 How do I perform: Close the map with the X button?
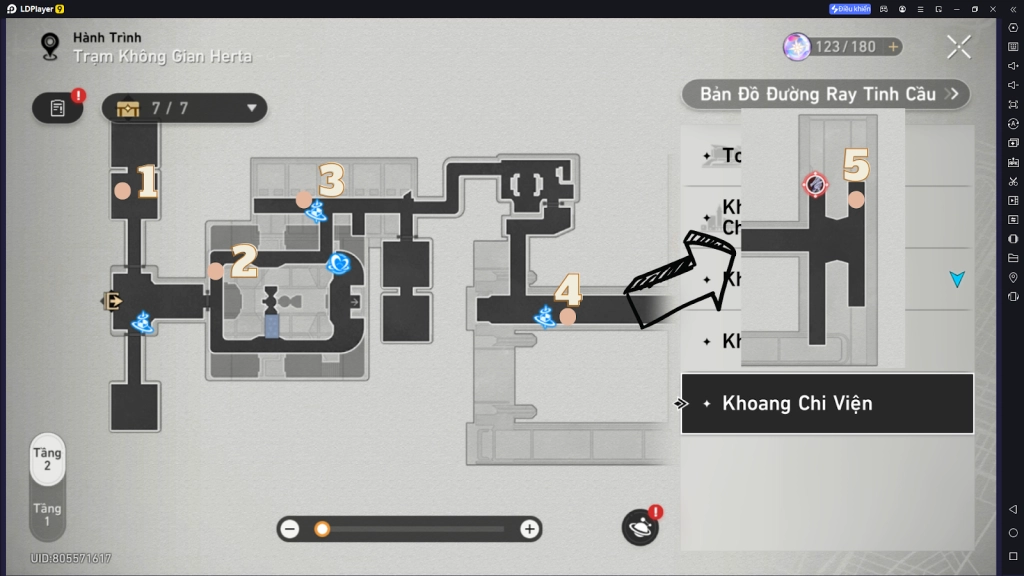point(958,46)
